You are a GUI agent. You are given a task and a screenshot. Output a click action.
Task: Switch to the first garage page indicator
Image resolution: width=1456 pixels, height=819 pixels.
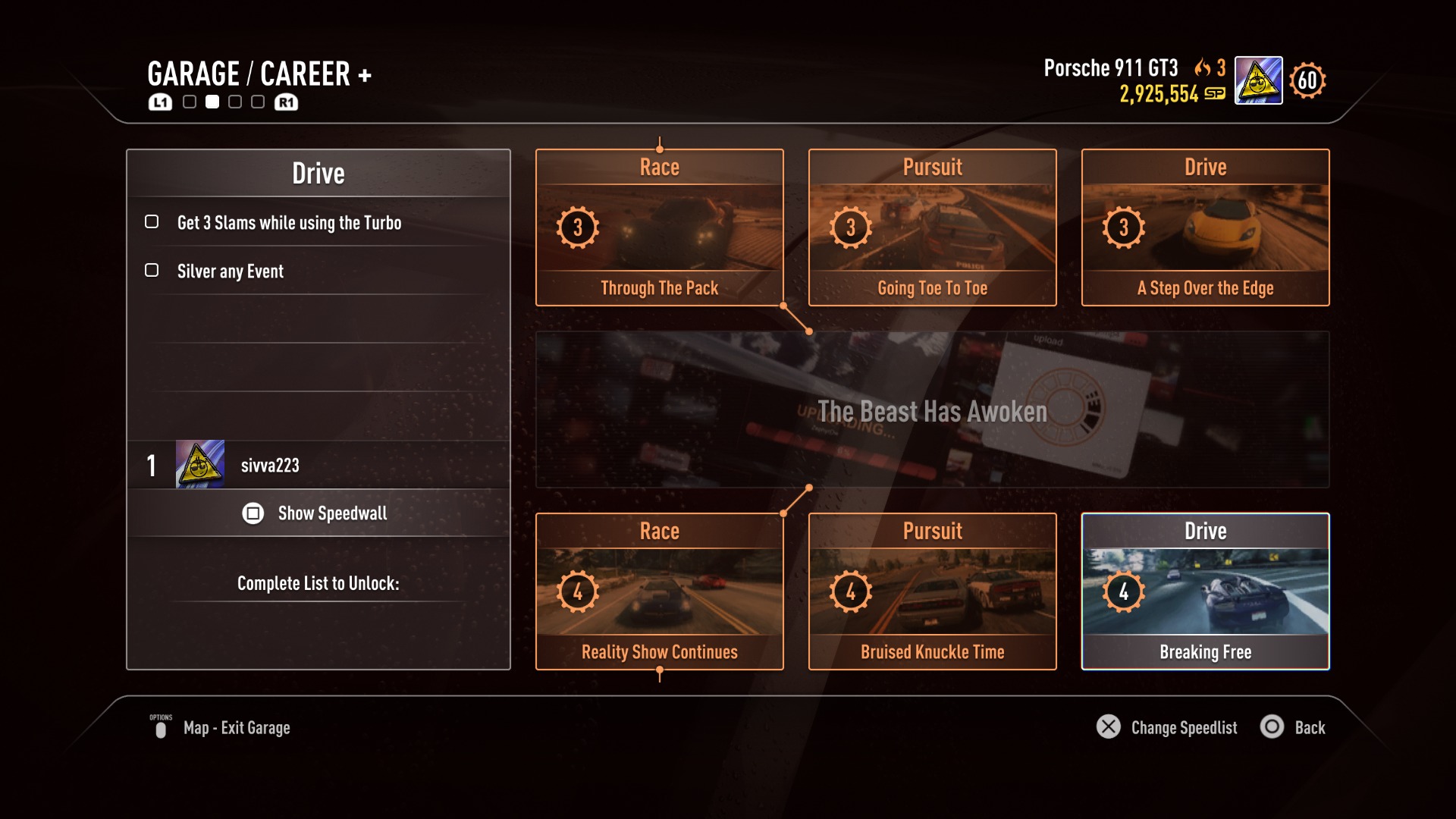coord(190,102)
